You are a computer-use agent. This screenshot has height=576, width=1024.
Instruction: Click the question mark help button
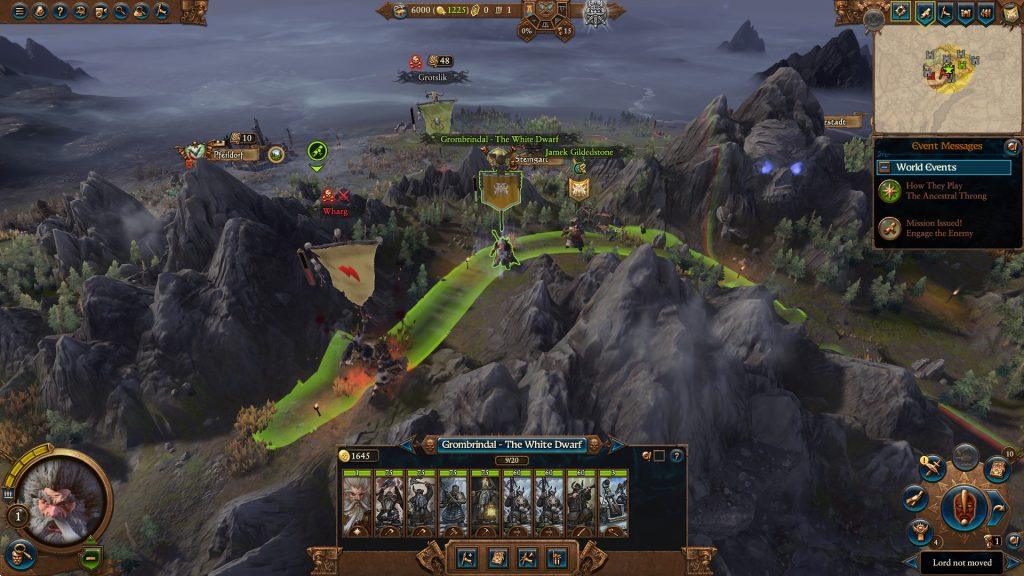click(x=61, y=12)
